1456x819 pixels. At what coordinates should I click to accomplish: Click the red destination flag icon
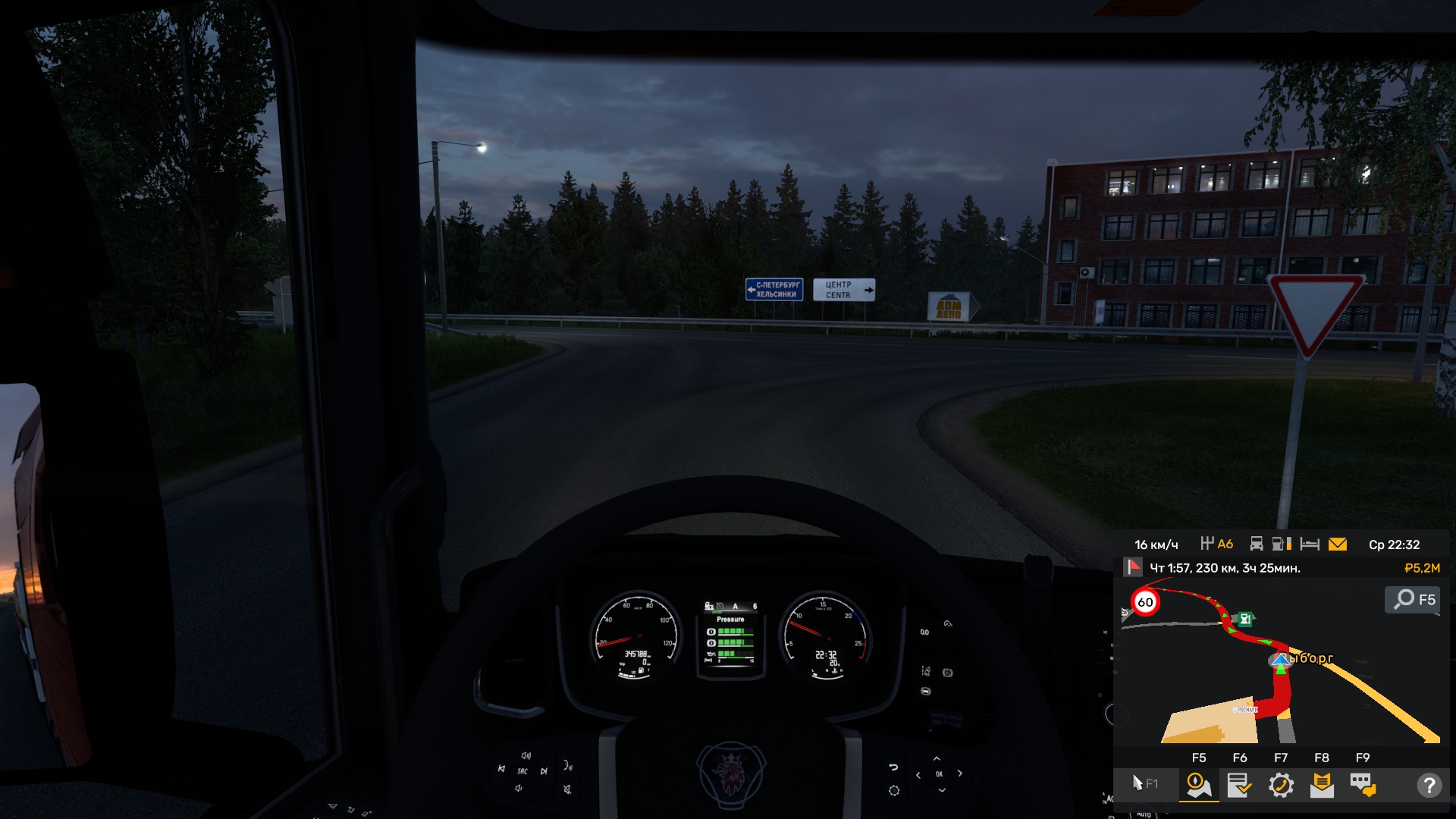(x=1133, y=567)
